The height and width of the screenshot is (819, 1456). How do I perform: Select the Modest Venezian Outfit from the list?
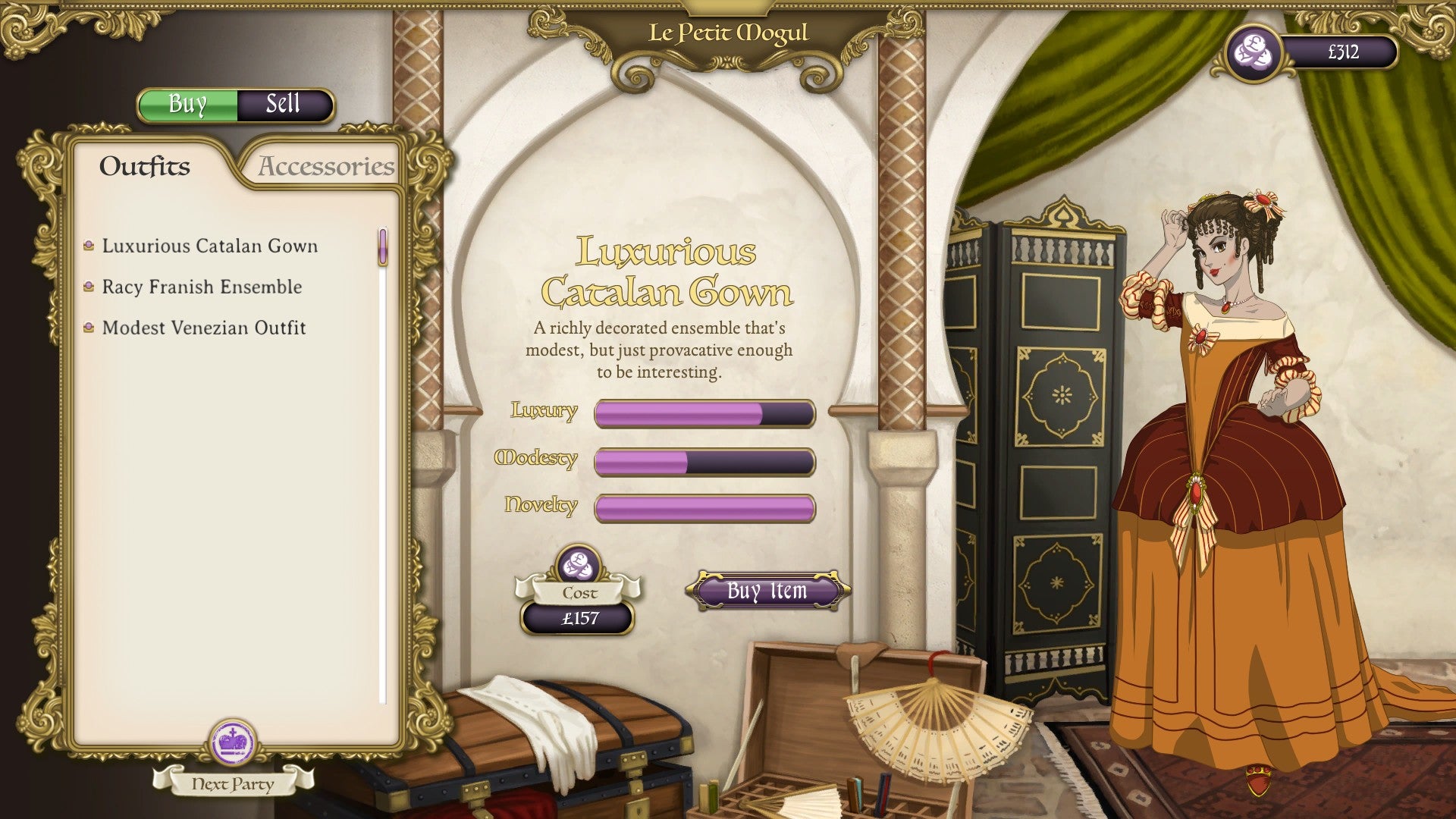click(x=204, y=328)
